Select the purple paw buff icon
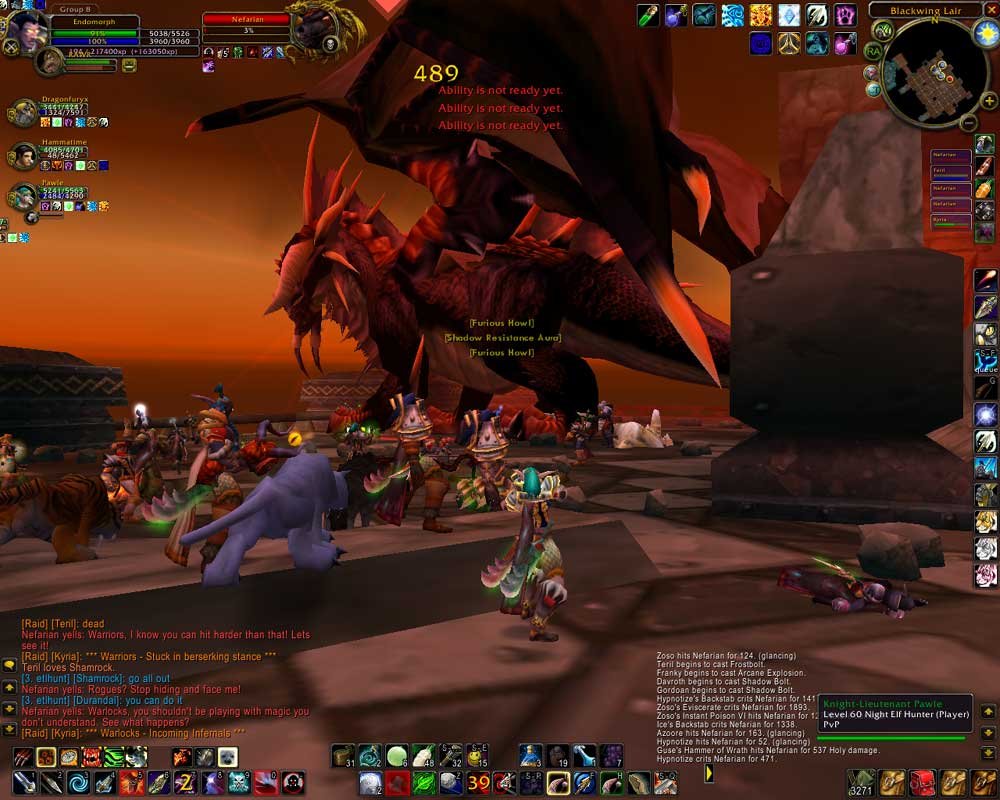1000x800 pixels. (x=846, y=15)
